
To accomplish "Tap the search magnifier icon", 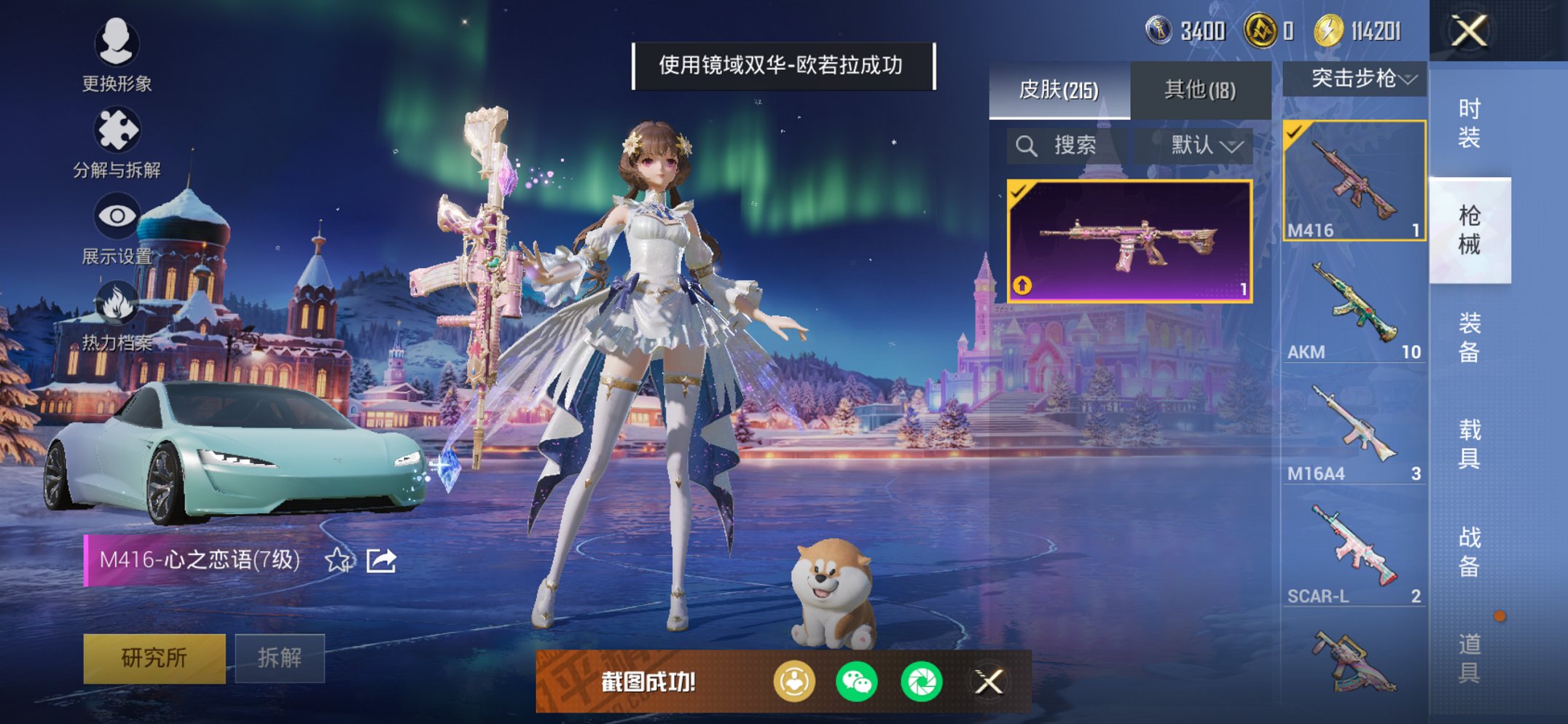I will click(x=1028, y=144).
